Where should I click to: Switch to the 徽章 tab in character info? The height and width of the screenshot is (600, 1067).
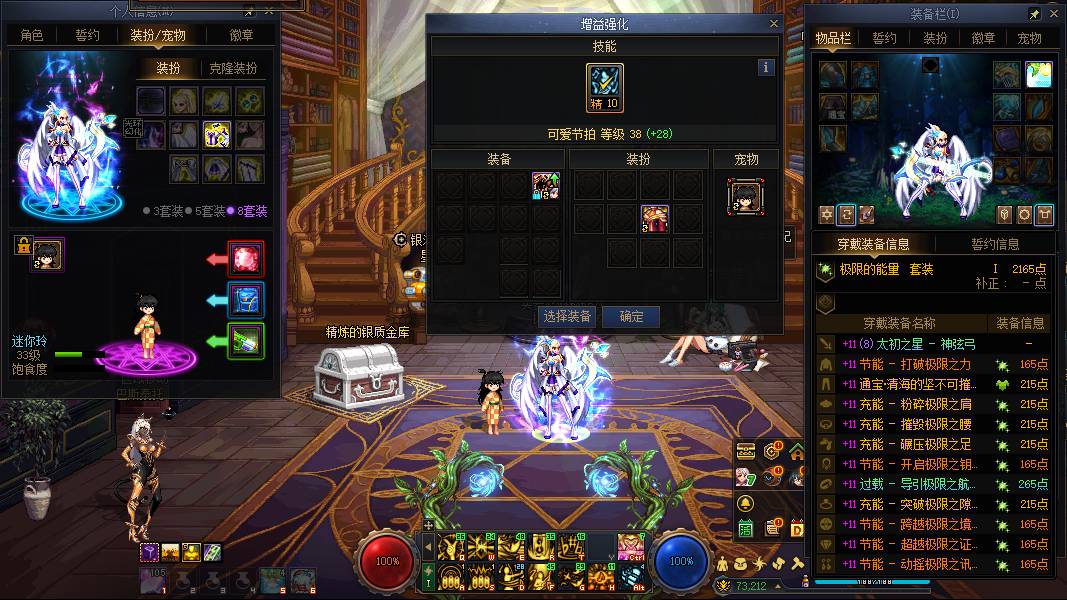point(241,36)
